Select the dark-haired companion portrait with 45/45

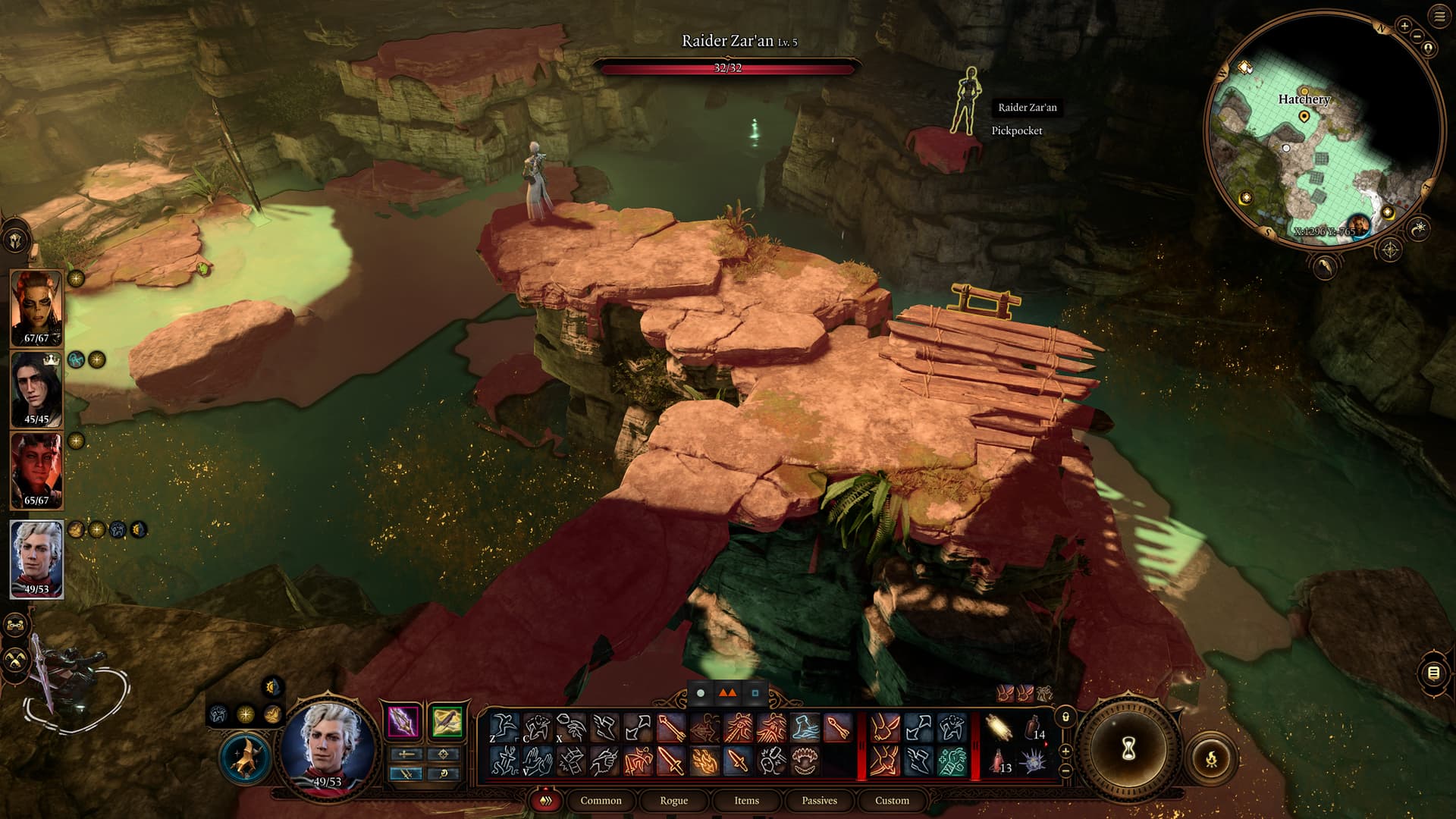pyautogui.click(x=36, y=390)
